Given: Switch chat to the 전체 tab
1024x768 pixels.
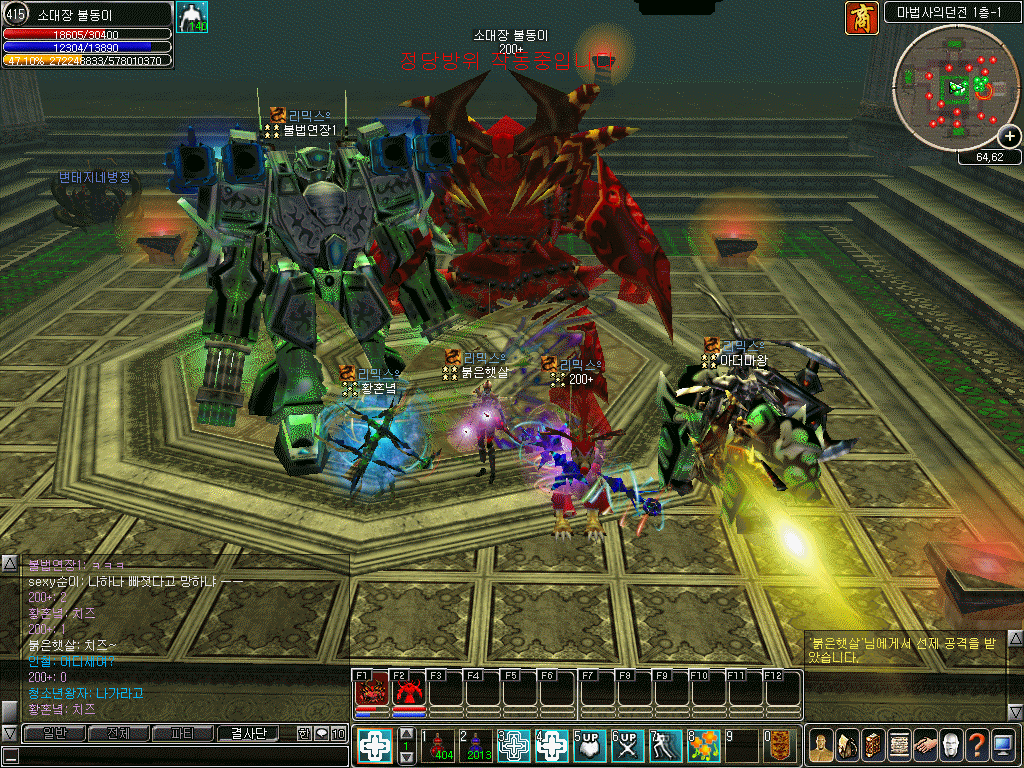Looking at the screenshot, I should point(117,733).
